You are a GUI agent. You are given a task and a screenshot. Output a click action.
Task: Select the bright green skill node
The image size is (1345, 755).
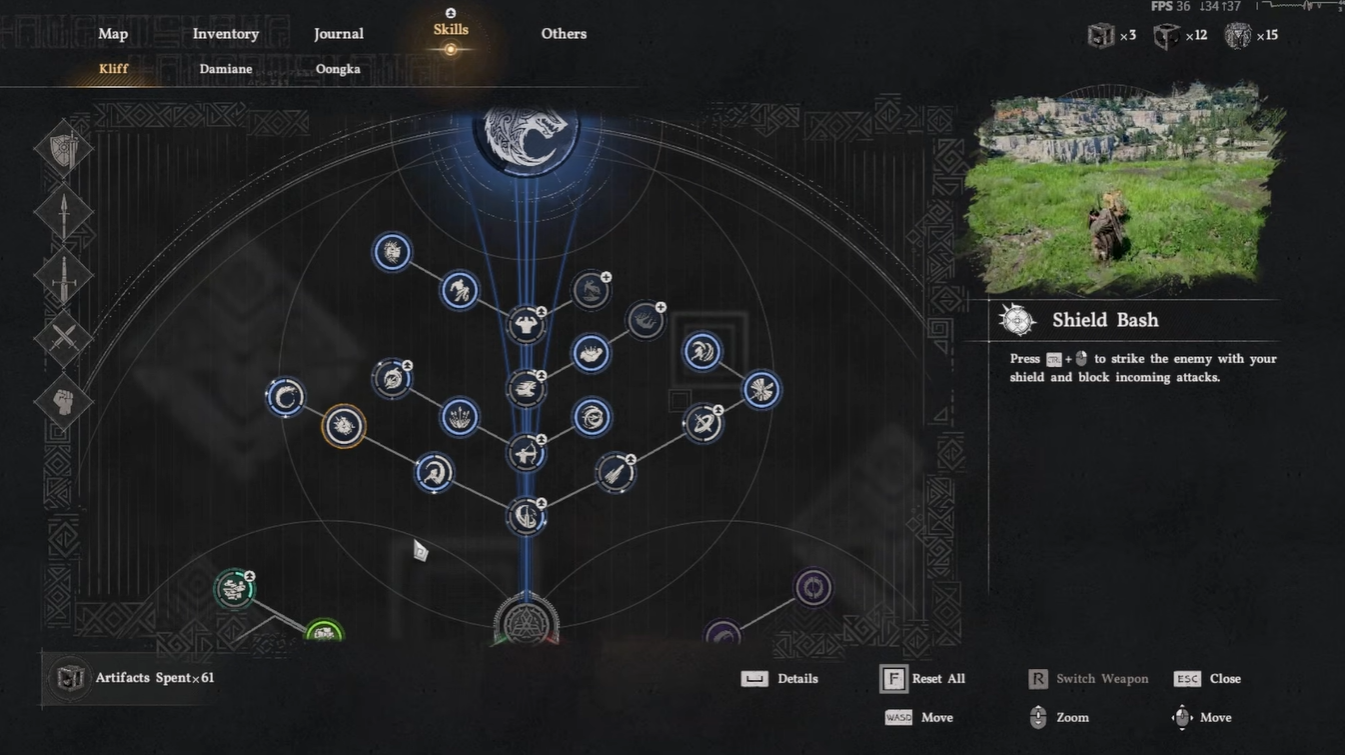pyautogui.click(x=323, y=631)
